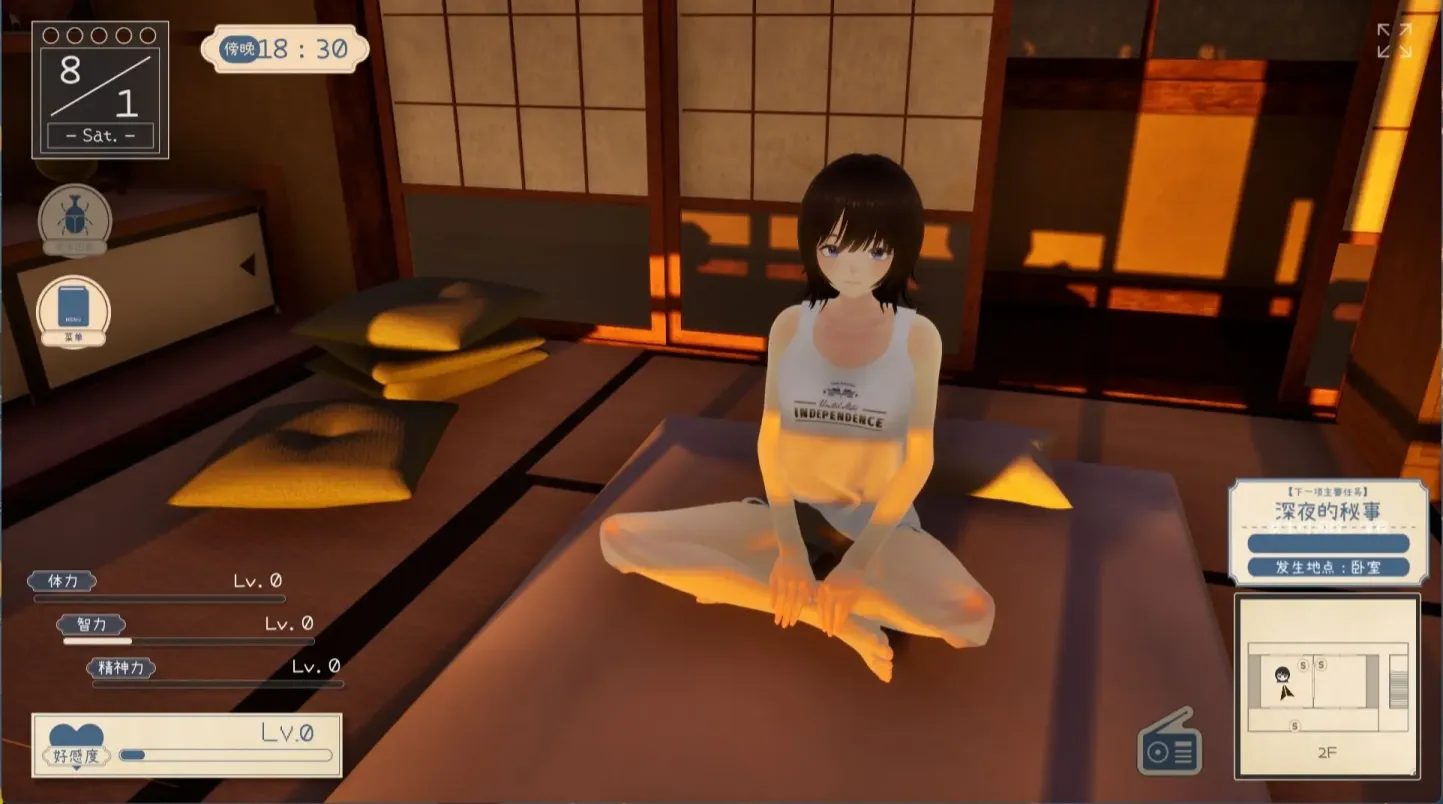Open the insect collection via beetle icon
Image resolution: width=1443 pixels, height=804 pixels.
coord(73,218)
